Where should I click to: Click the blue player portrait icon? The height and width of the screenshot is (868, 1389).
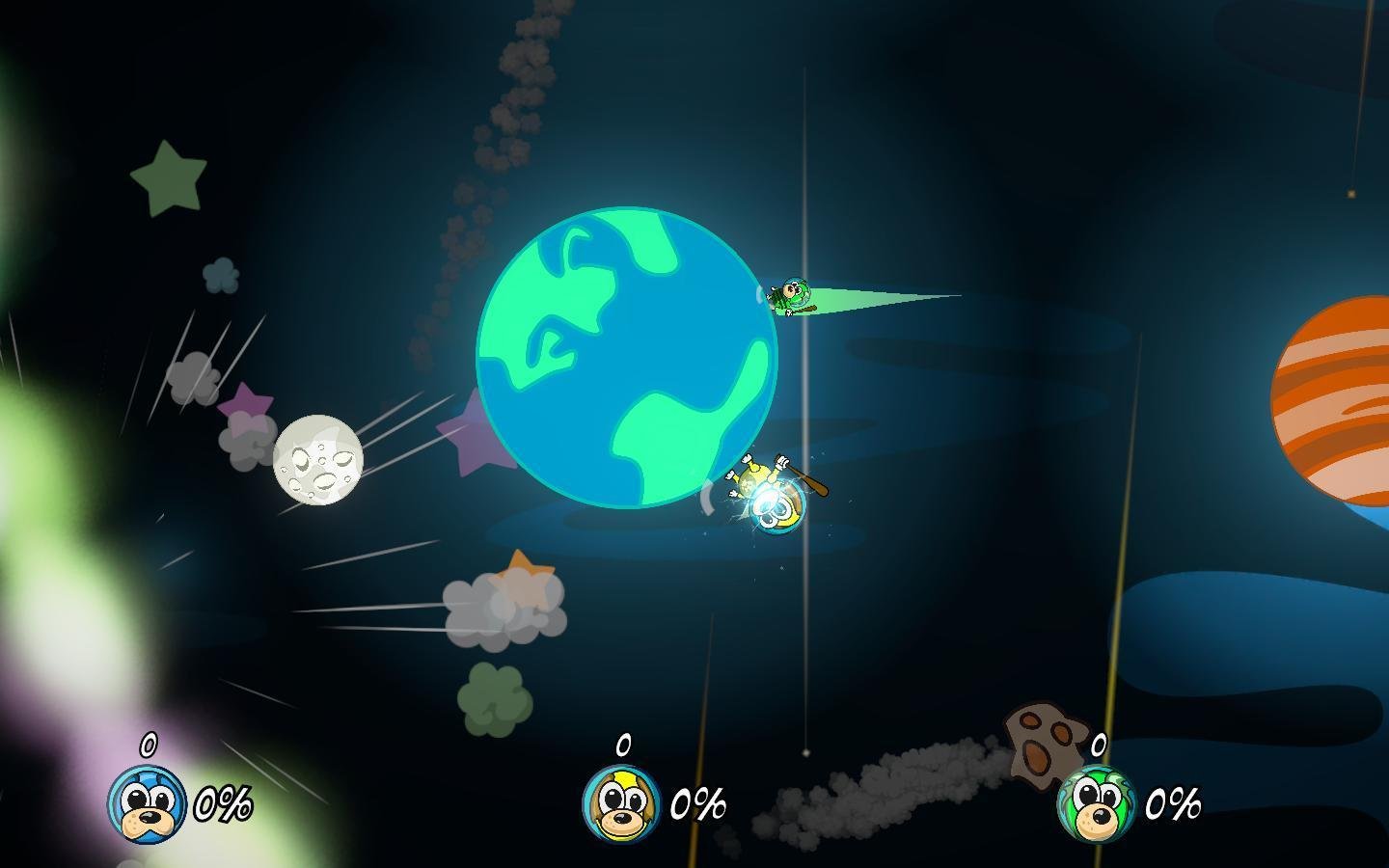tap(147, 804)
